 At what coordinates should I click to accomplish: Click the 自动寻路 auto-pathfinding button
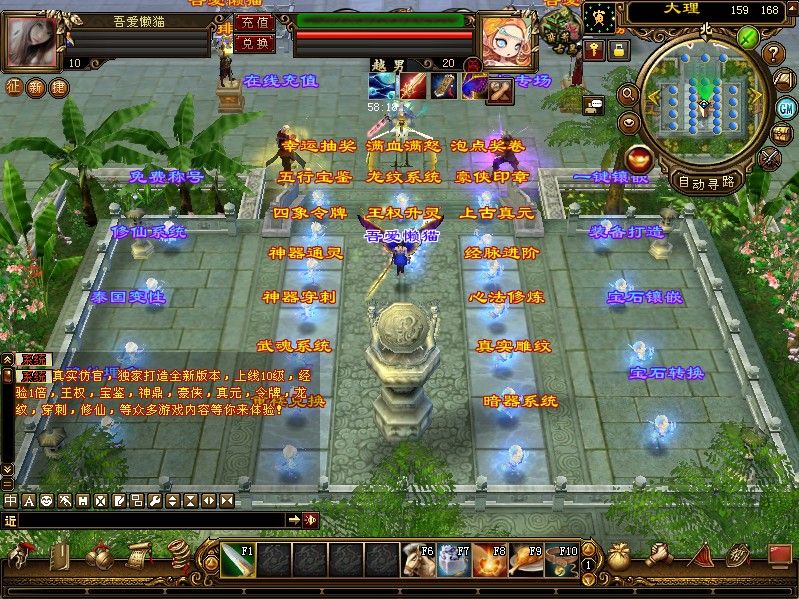click(706, 182)
